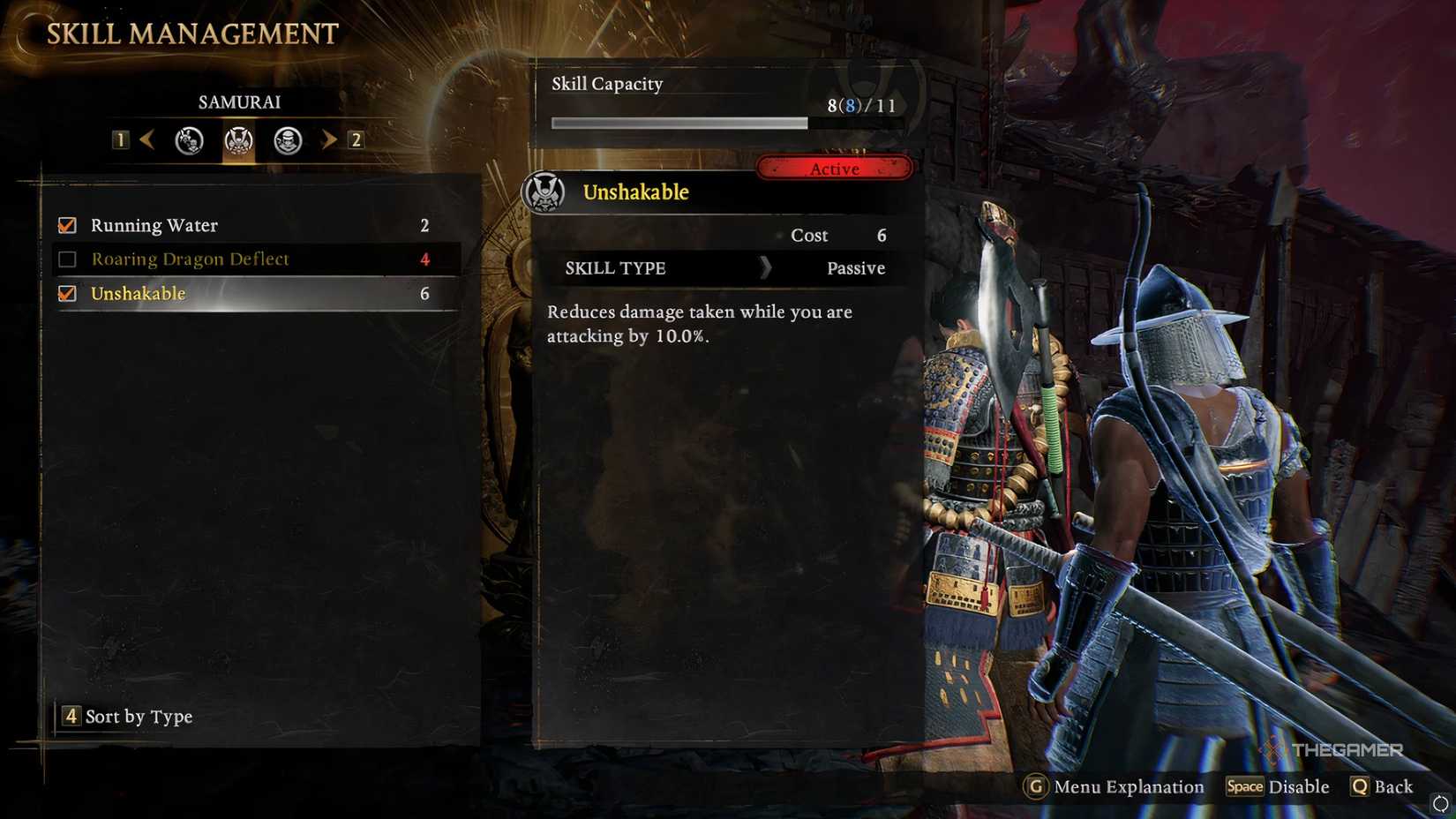Click the red Active status badge
The image size is (1456, 819).
pyautogui.click(x=834, y=168)
